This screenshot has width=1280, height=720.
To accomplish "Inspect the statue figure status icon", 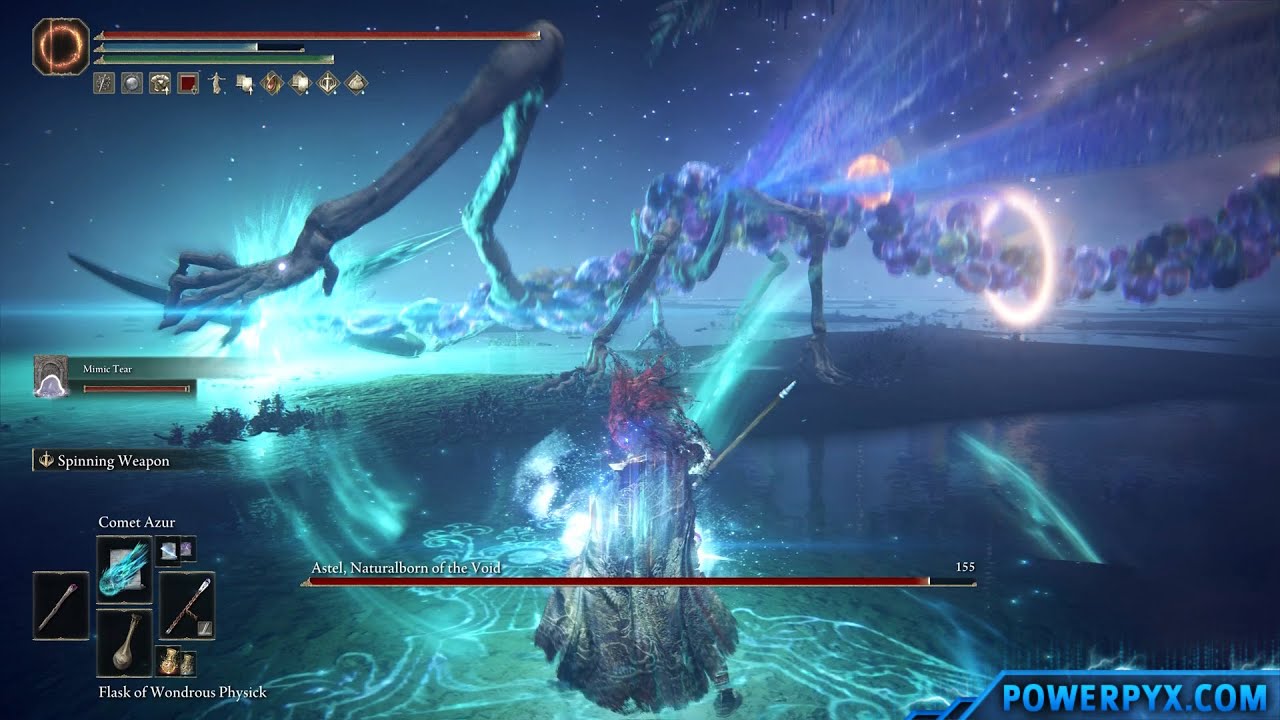I will coord(215,84).
